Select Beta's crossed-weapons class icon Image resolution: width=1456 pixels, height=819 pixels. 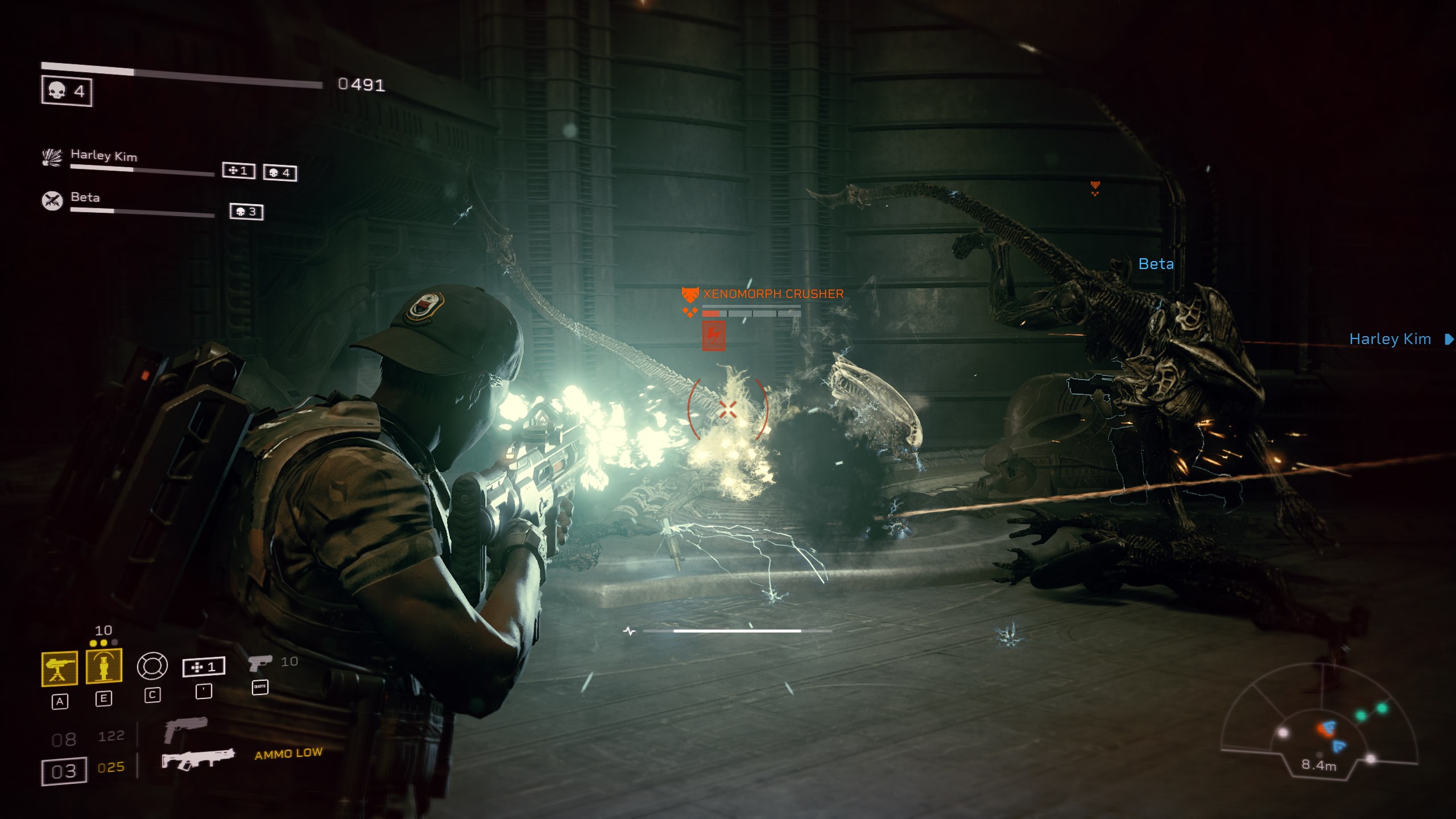pyautogui.click(x=52, y=200)
